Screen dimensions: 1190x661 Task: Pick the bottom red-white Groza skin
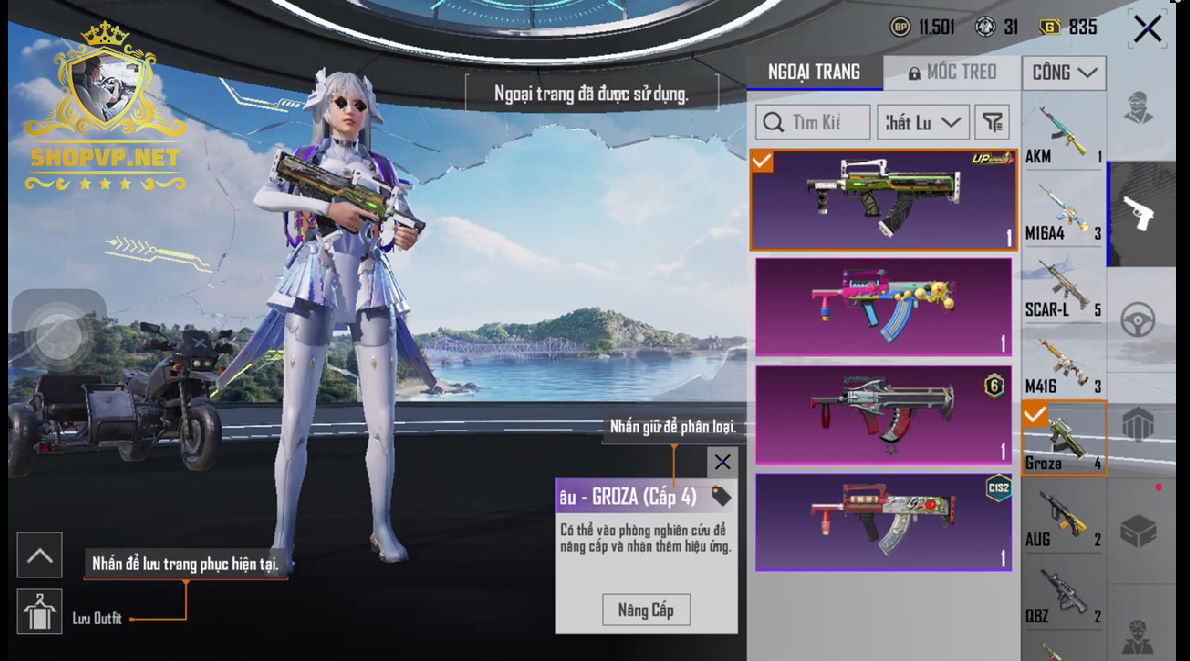coord(883,521)
